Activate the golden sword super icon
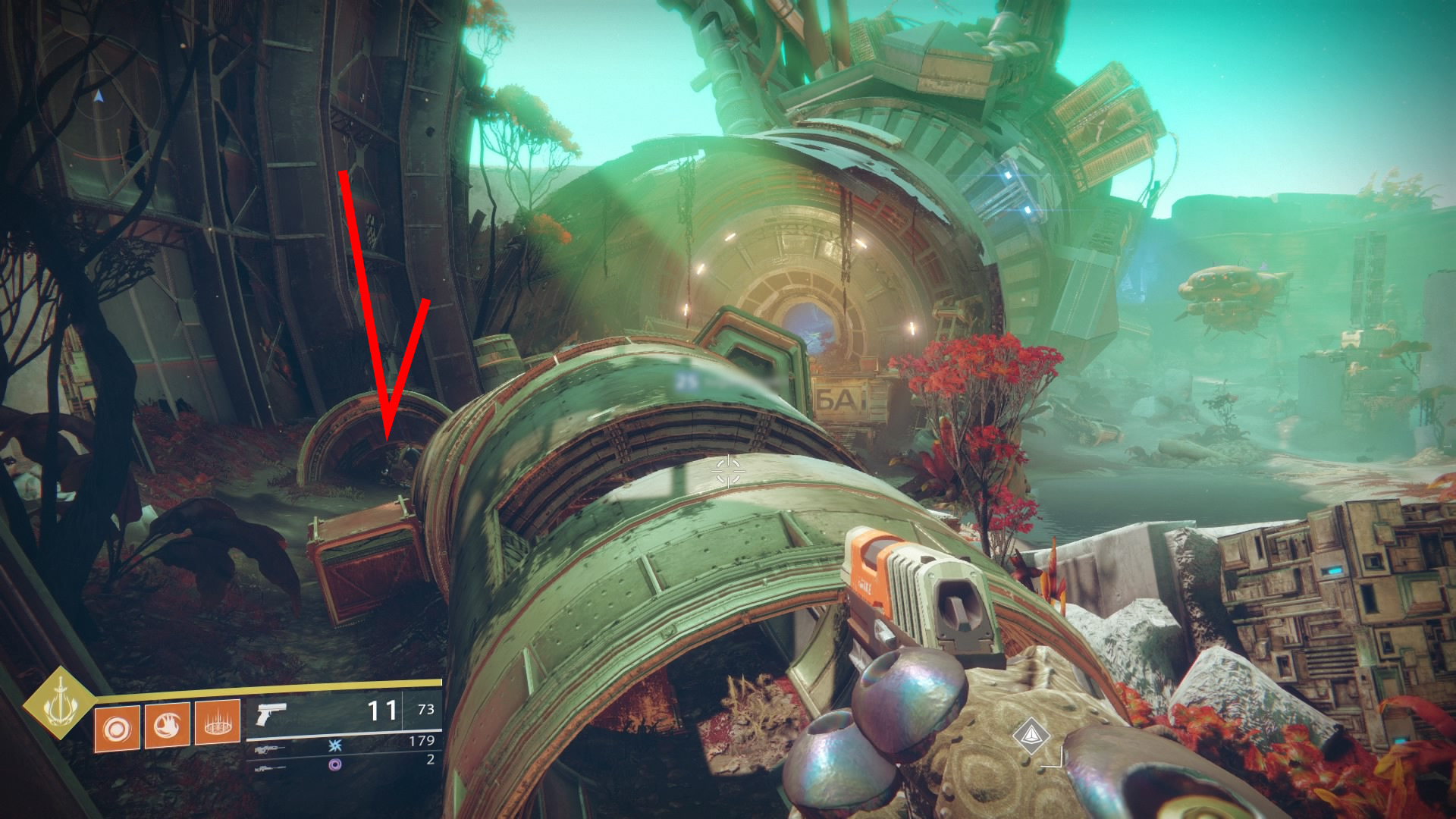1456x819 pixels. coord(59,702)
